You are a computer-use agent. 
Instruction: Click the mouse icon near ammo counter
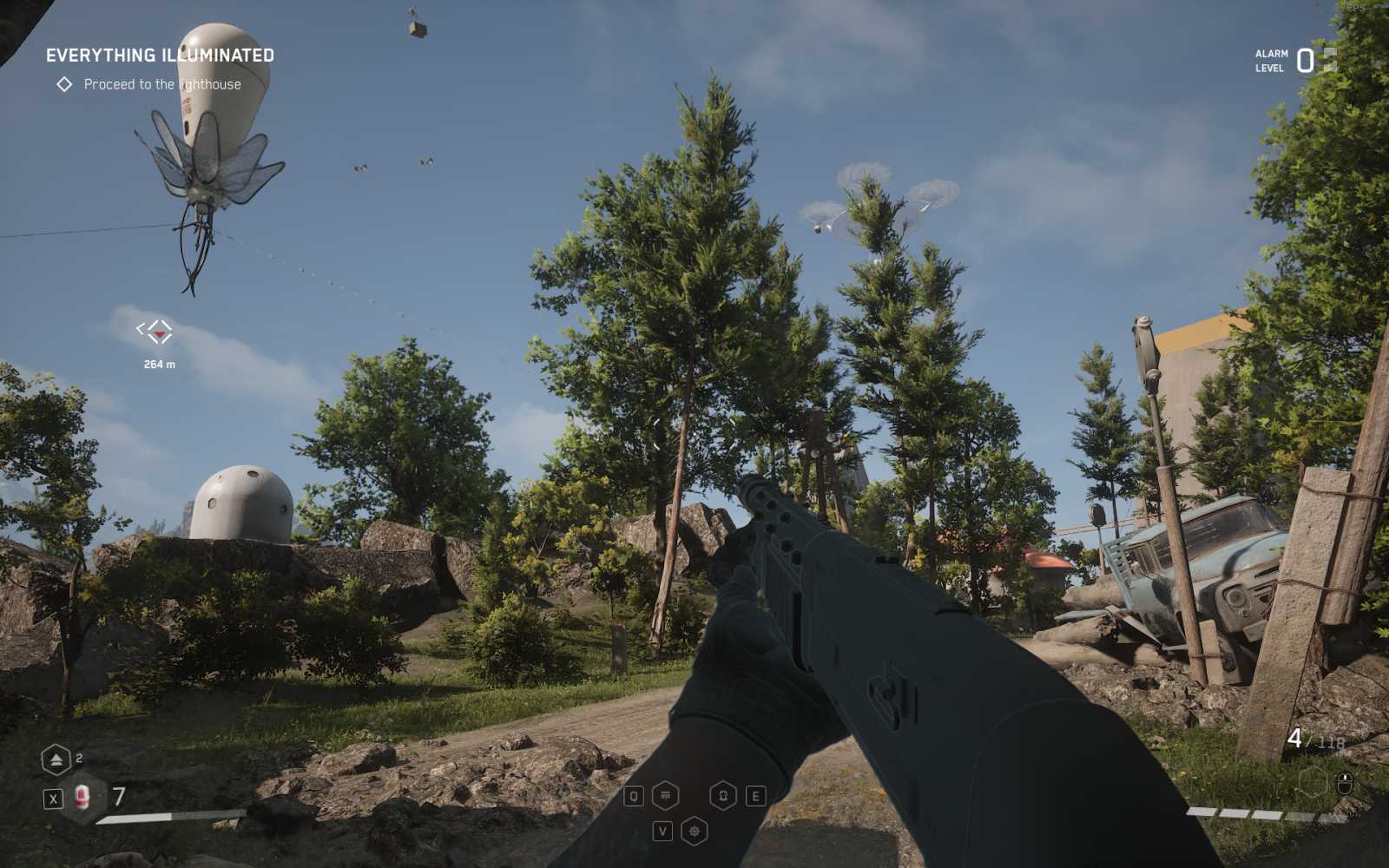pos(1345,784)
